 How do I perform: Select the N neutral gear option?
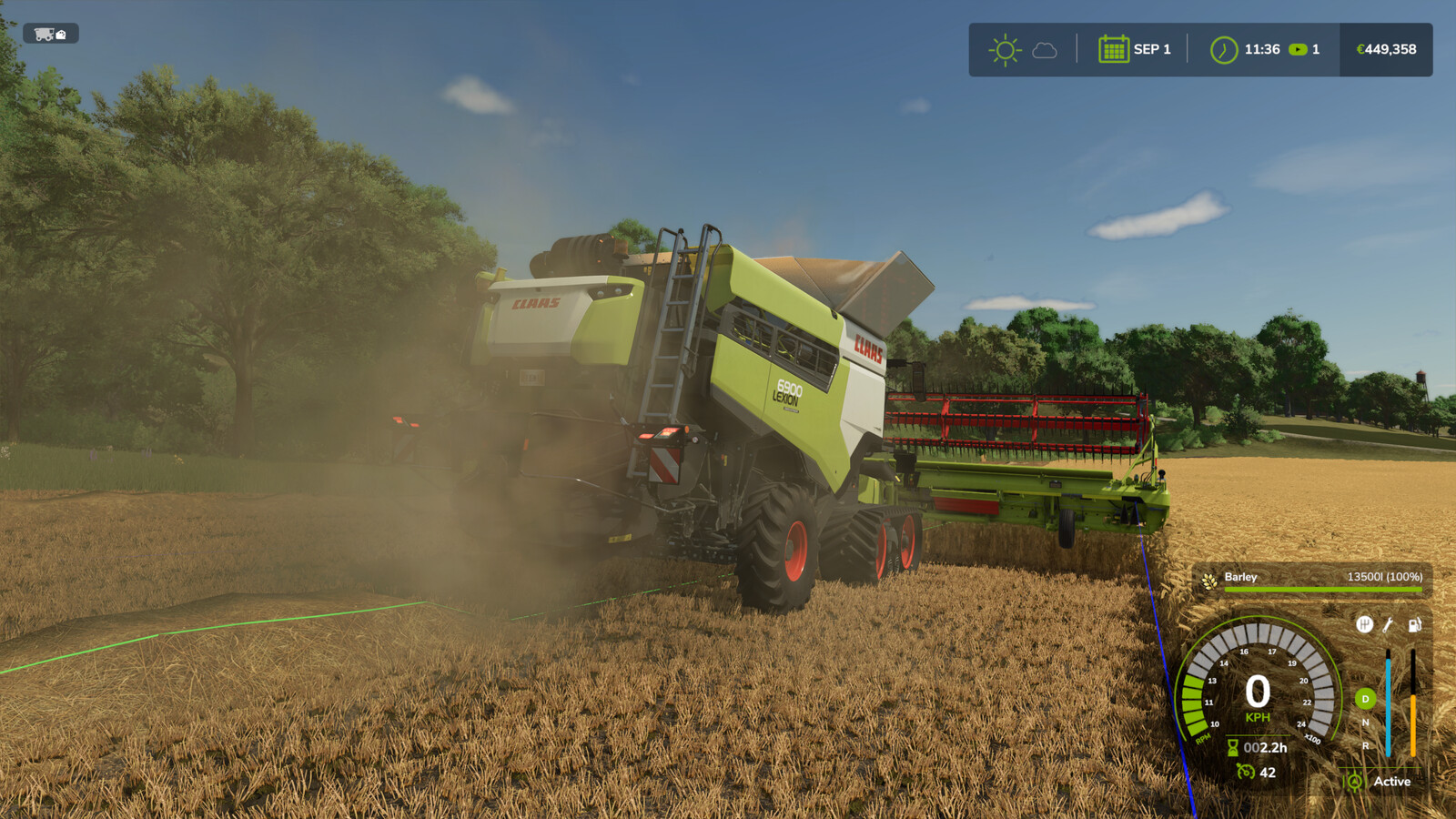click(x=1364, y=720)
